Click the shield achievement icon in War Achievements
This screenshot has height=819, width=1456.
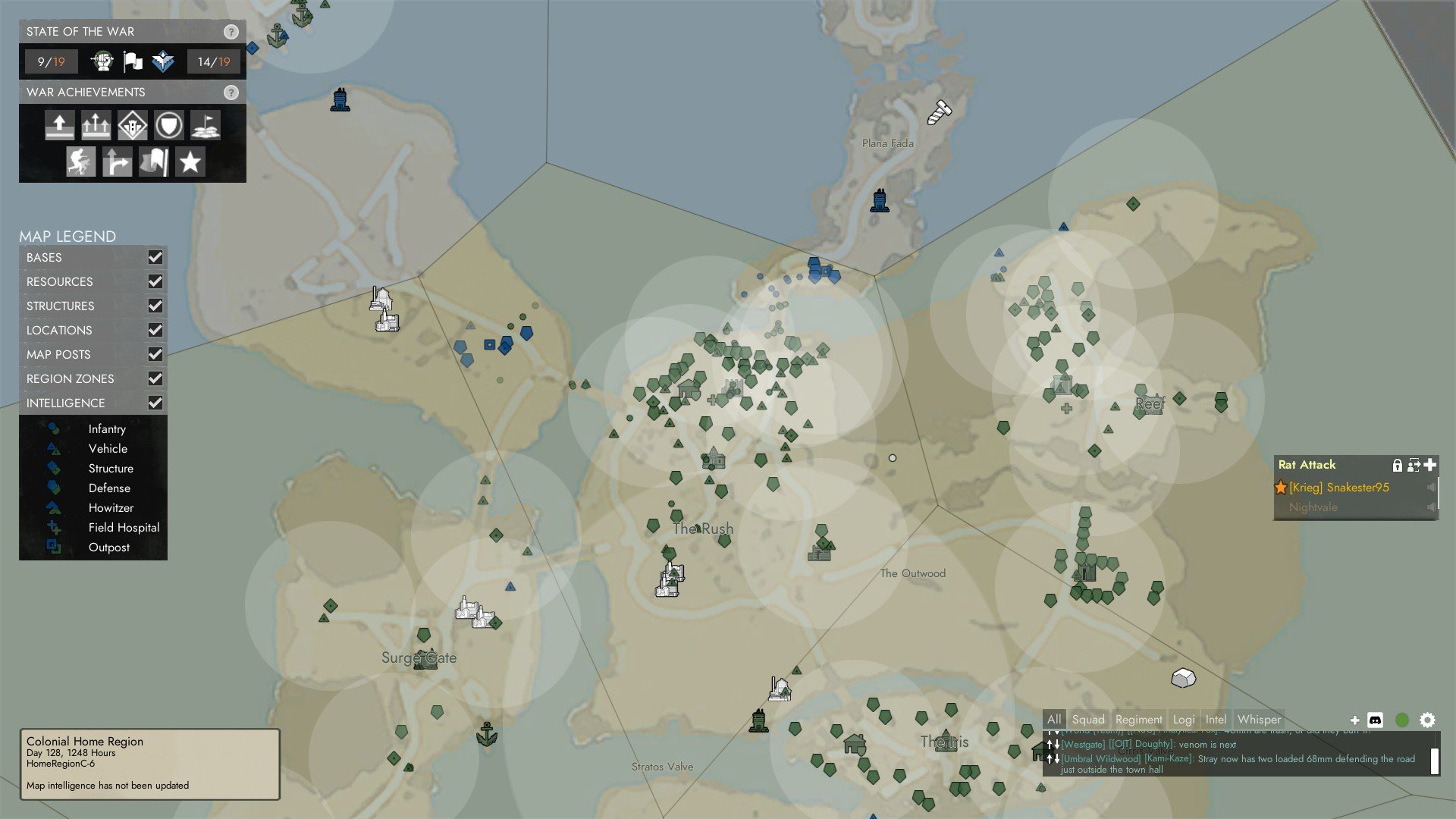[170, 126]
